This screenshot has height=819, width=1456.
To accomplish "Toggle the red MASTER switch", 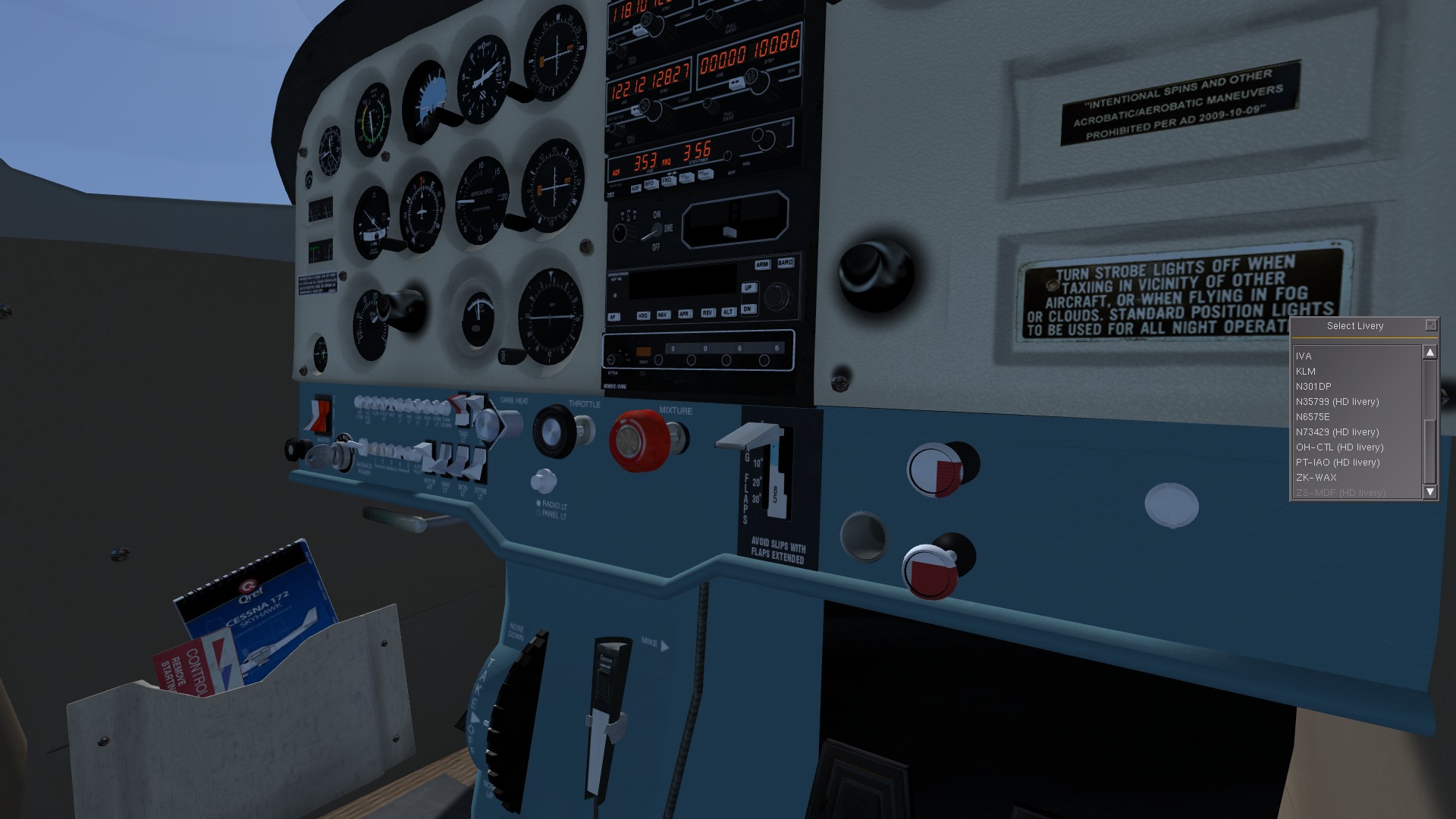I will (x=320, y=416).
